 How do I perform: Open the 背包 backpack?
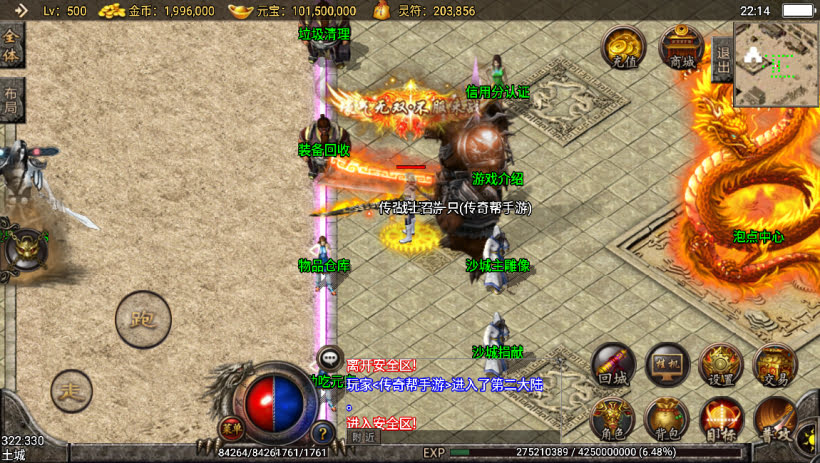pyautogui.click(x=666, y=419)
